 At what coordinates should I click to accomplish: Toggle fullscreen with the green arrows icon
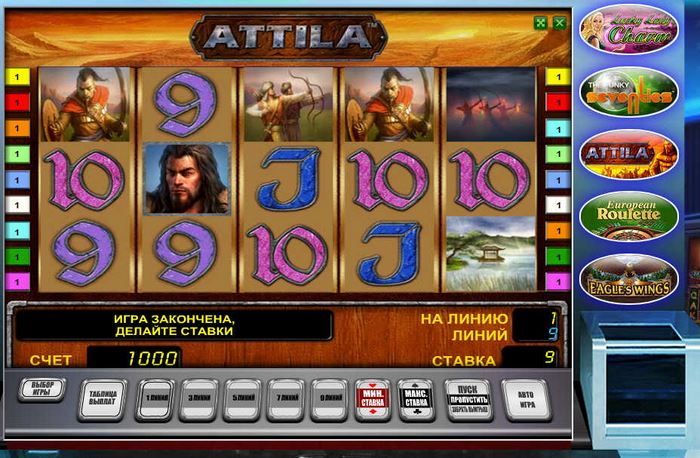point(541,22)
